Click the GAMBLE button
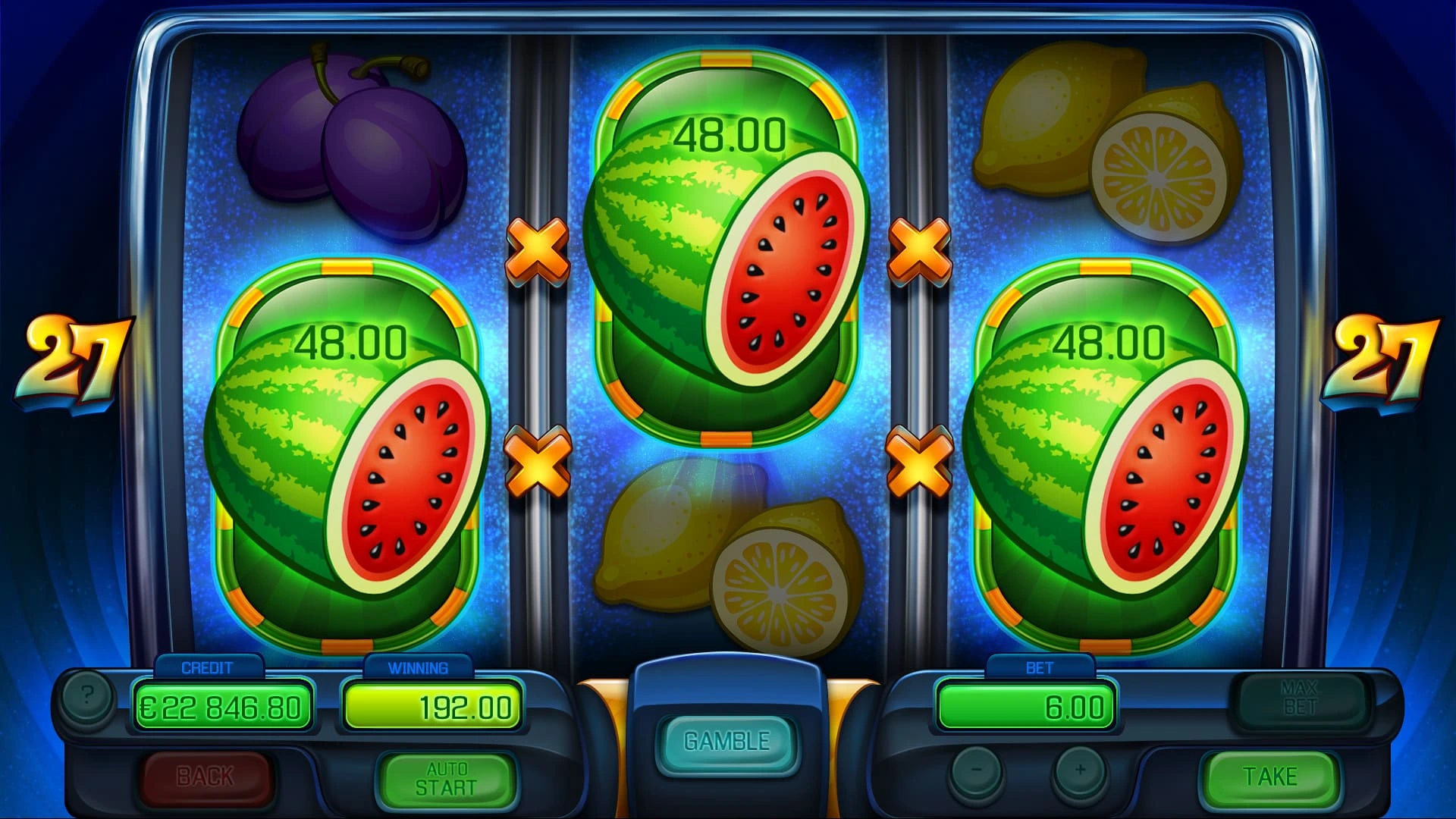The height and width of the screenshot is (819, 1456). coord(726,742)
